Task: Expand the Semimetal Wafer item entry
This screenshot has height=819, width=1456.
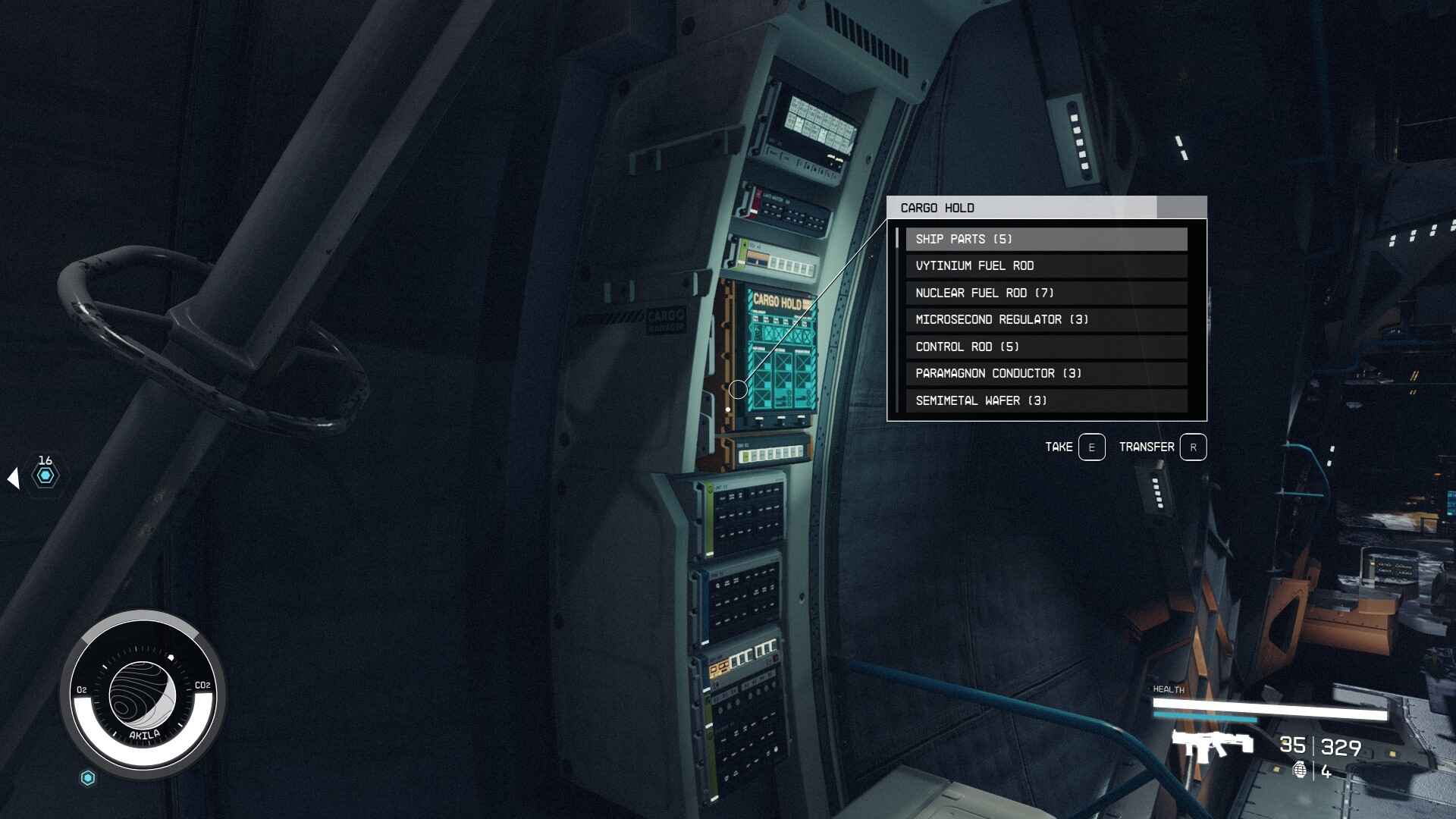Action: [x=1046, y=400]
